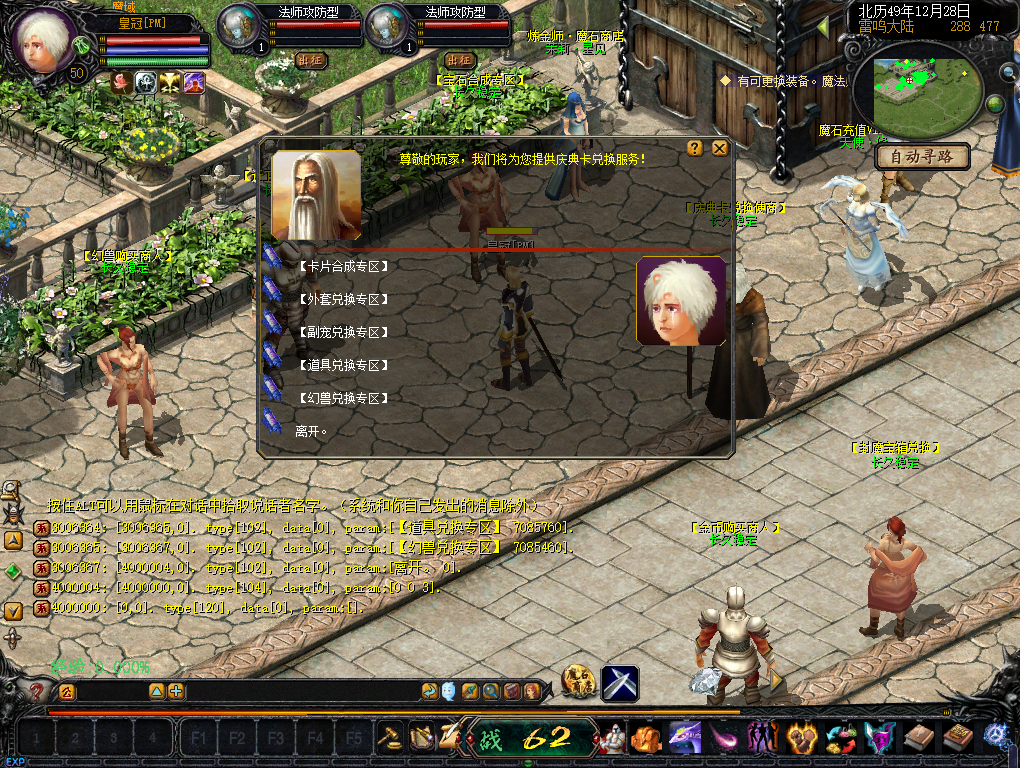The height and width of the screenshot is (768, 1020).
Task: Click the 自动寻路 auto-pathfinding button
Action: pos(922,157)
